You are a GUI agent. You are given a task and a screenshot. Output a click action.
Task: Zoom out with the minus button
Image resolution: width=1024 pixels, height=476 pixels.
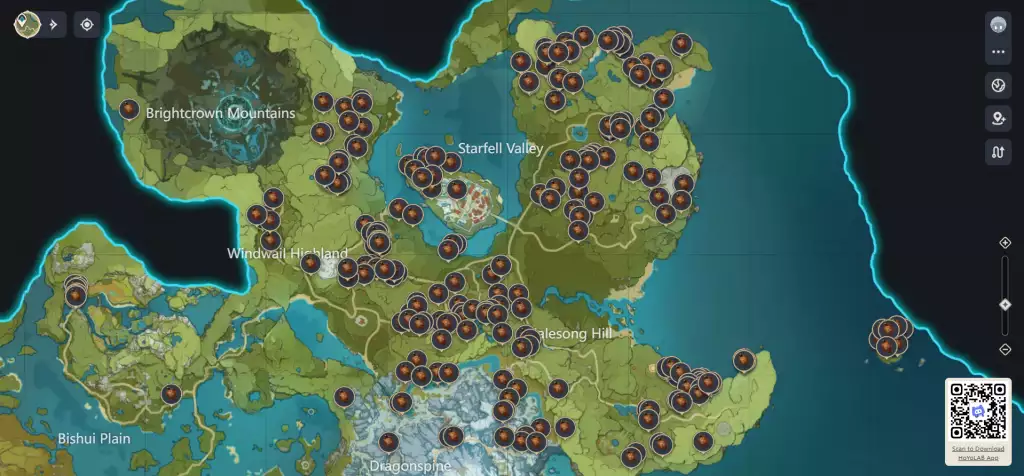1005,348
